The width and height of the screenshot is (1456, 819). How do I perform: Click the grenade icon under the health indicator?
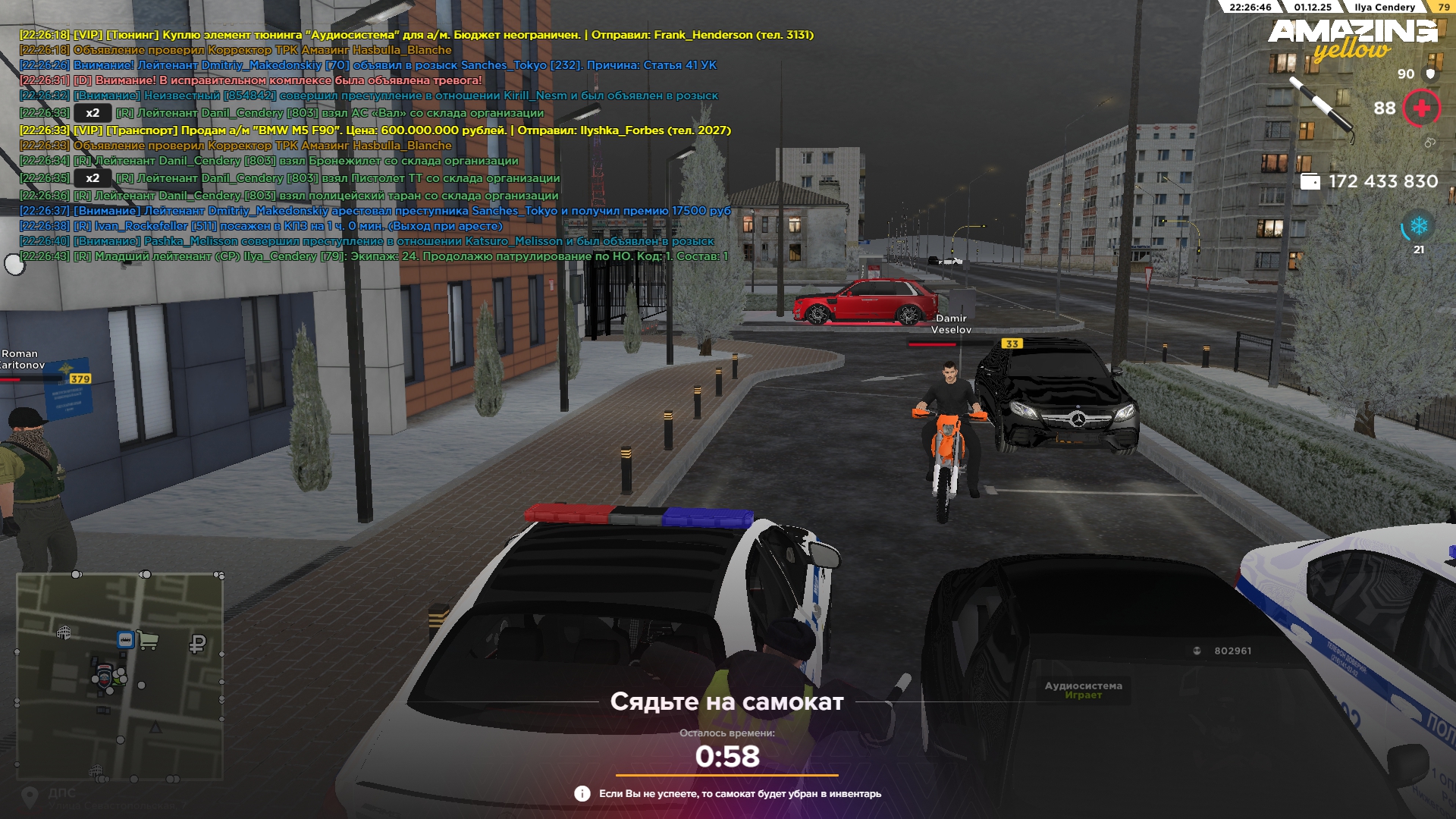pos(1429,143)
